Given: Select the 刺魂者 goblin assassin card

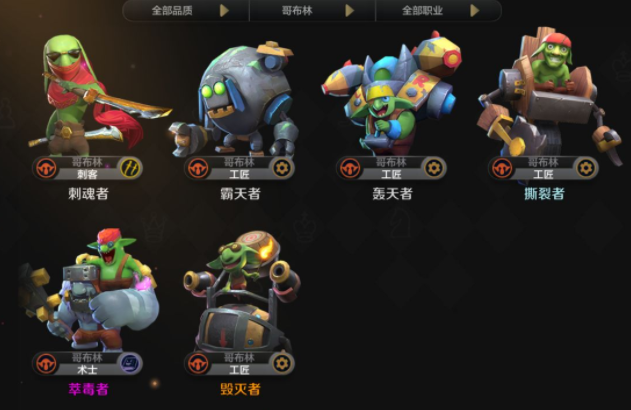Looking at the screenshot, I should click(88, 100).
